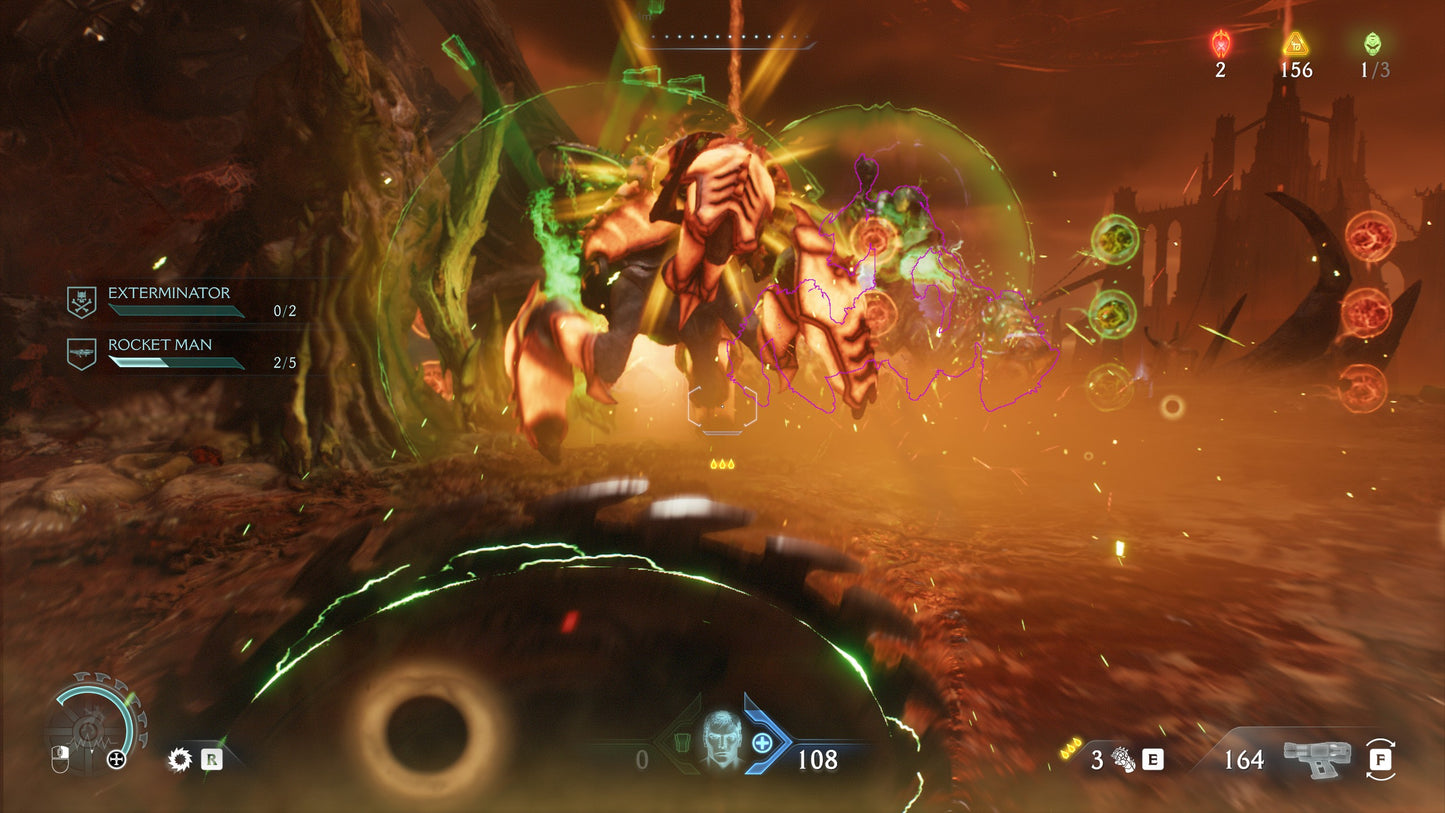Click the yellow triangle secrets icon
Image resolution: width=1445 pixels, height=813 pixels.
(x=1296, y=44)
